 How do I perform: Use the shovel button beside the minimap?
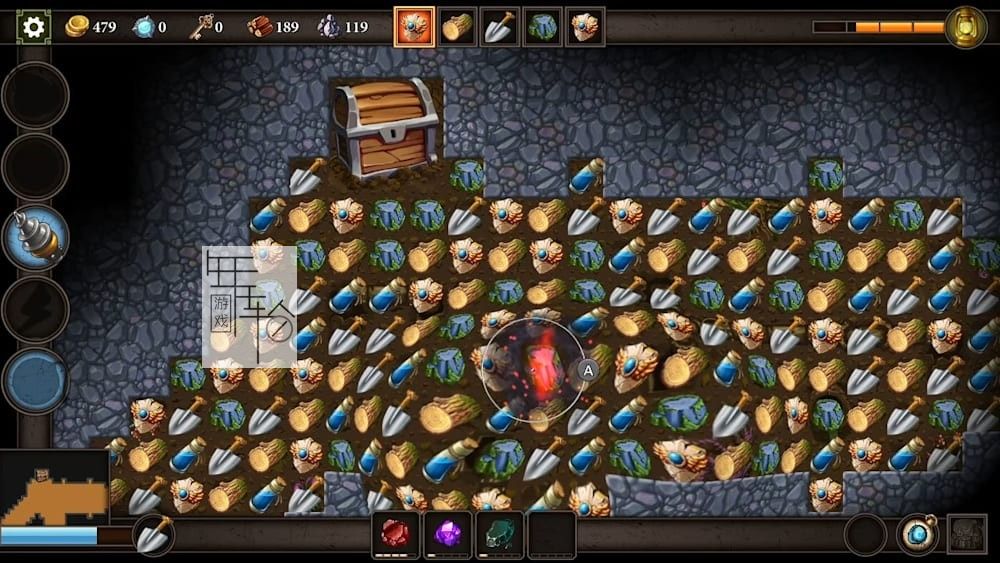(x=154, y=535)
